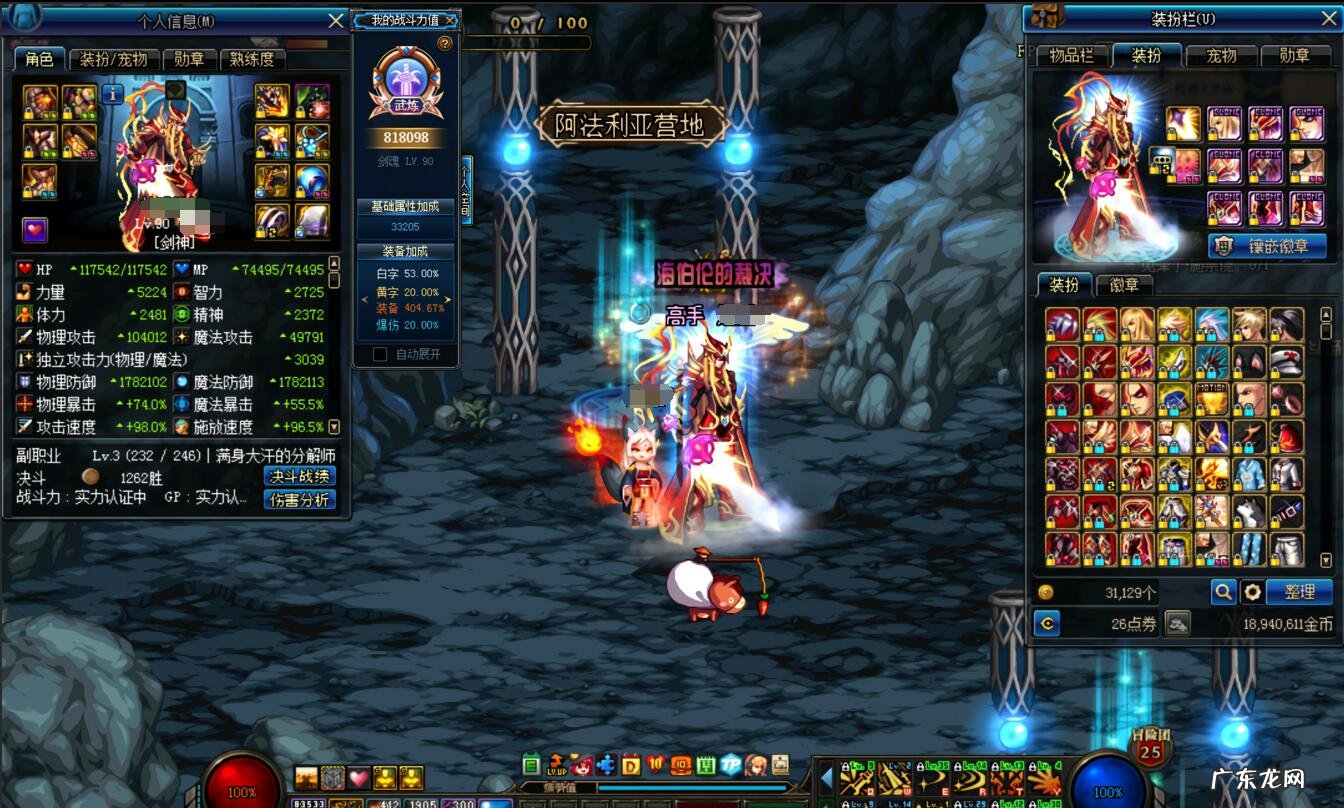Click the 伤害分析 damage analysis button

(299, 499)
